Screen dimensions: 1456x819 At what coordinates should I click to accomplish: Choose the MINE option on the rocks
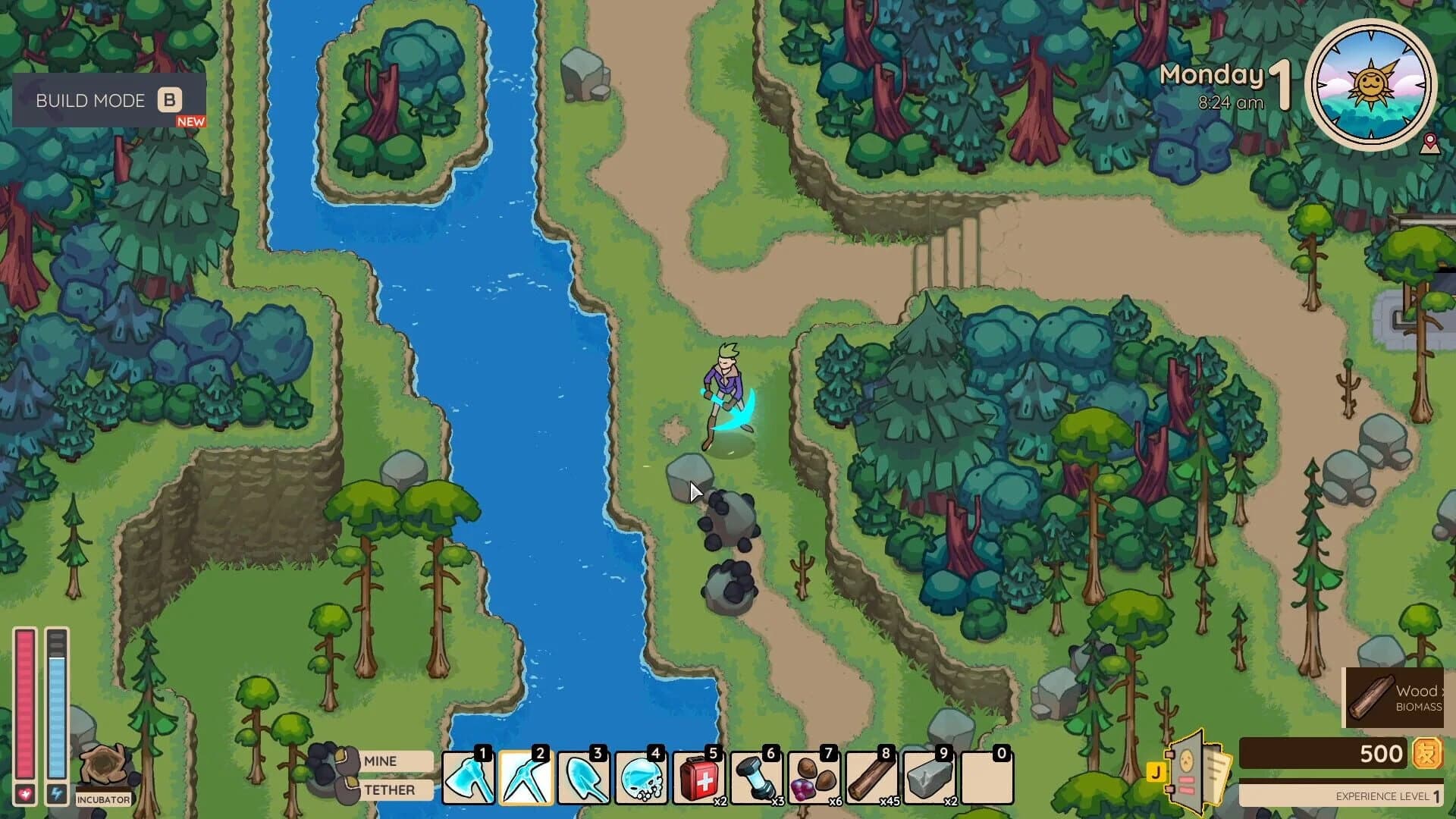pos(380,761)
